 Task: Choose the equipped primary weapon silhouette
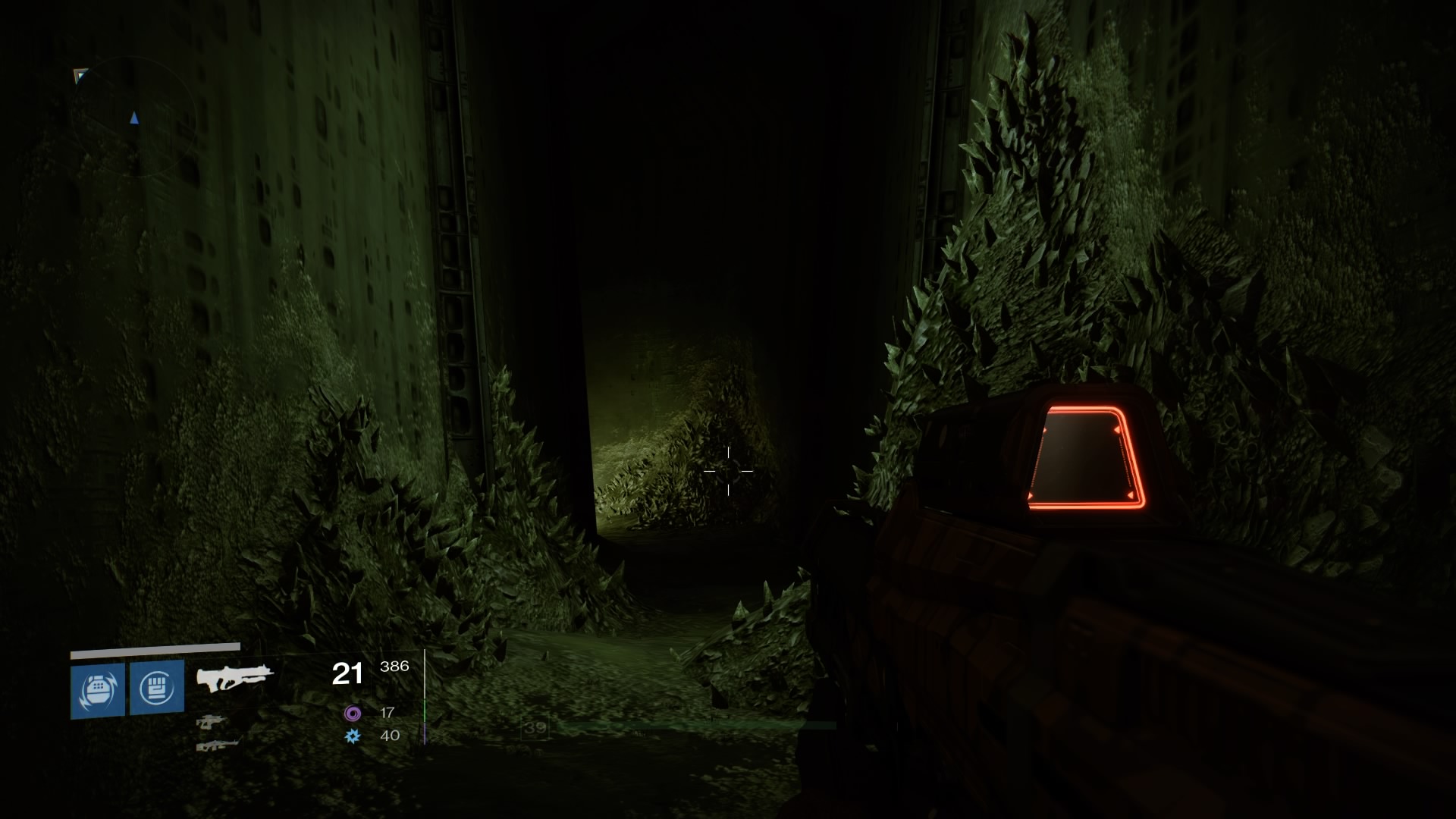pyautogui.click(x=234, y=676)
